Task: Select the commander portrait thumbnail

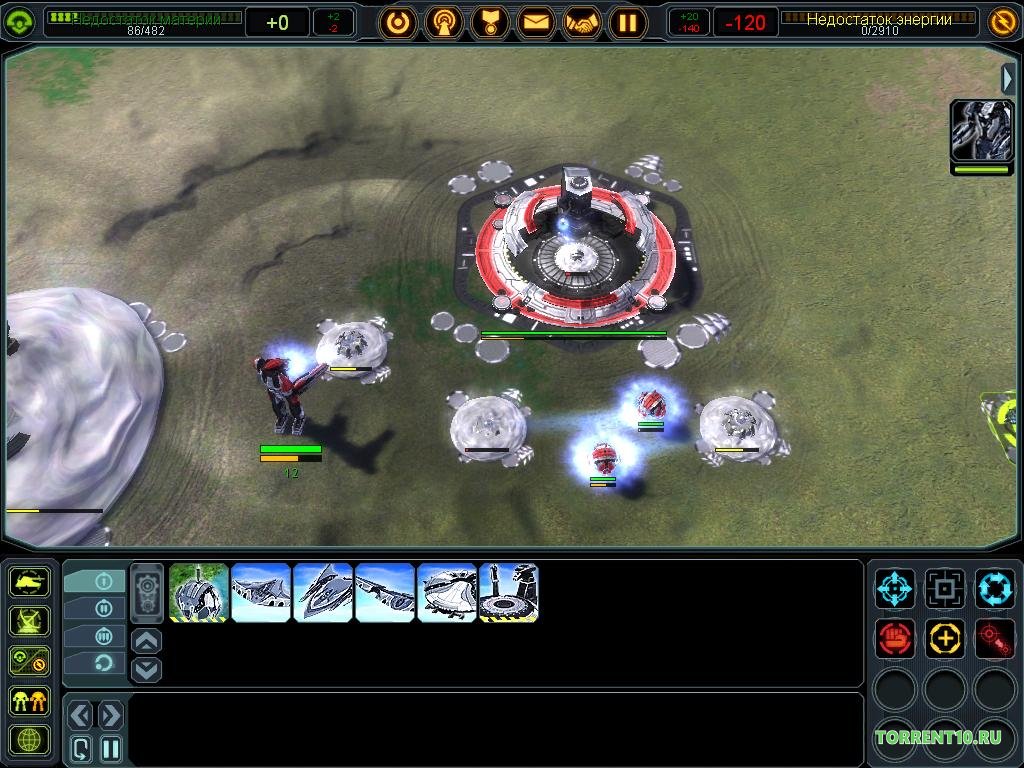Action: (x=981, y=131)
